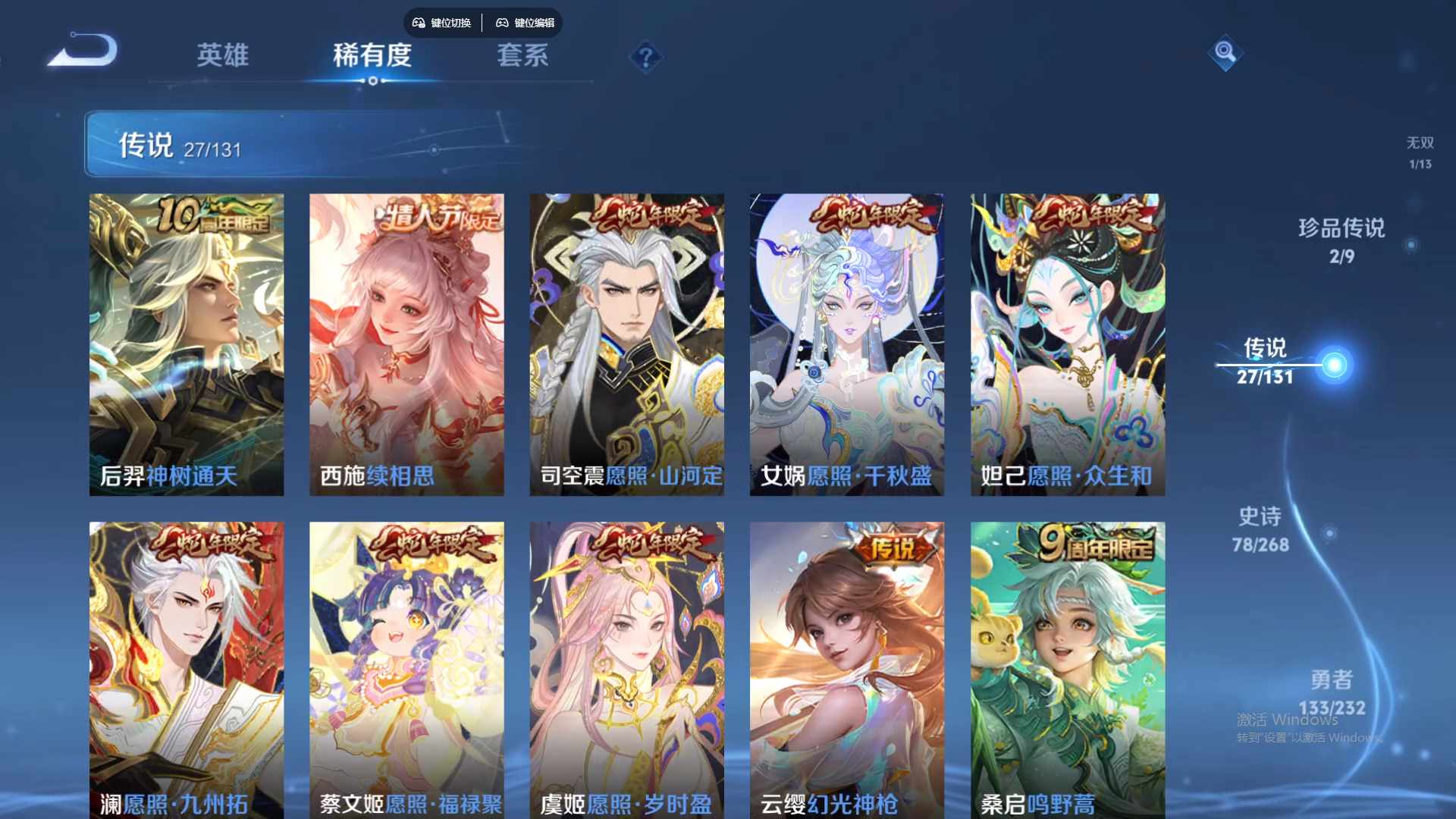Click the controller icon beside 键位编辑
The width and height of the screenshot is (1456, 819).
coord(503,23)
